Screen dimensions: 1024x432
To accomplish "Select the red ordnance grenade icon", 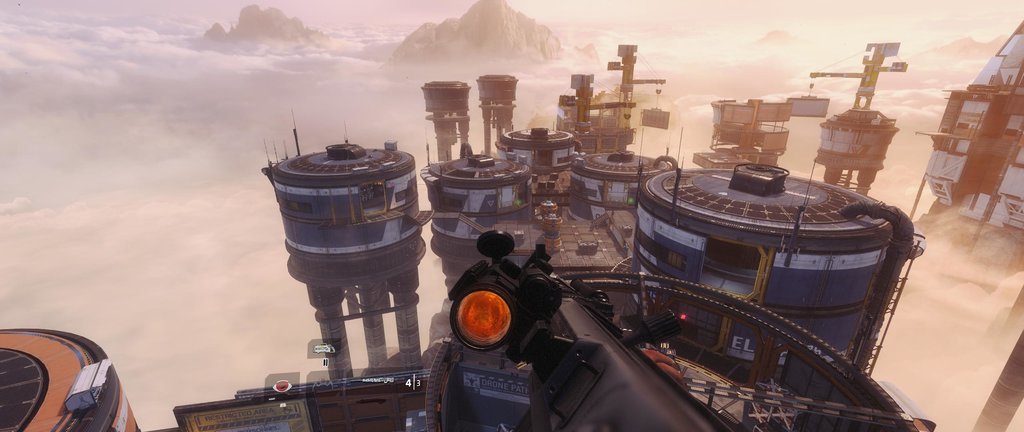I will pos(282,386).
